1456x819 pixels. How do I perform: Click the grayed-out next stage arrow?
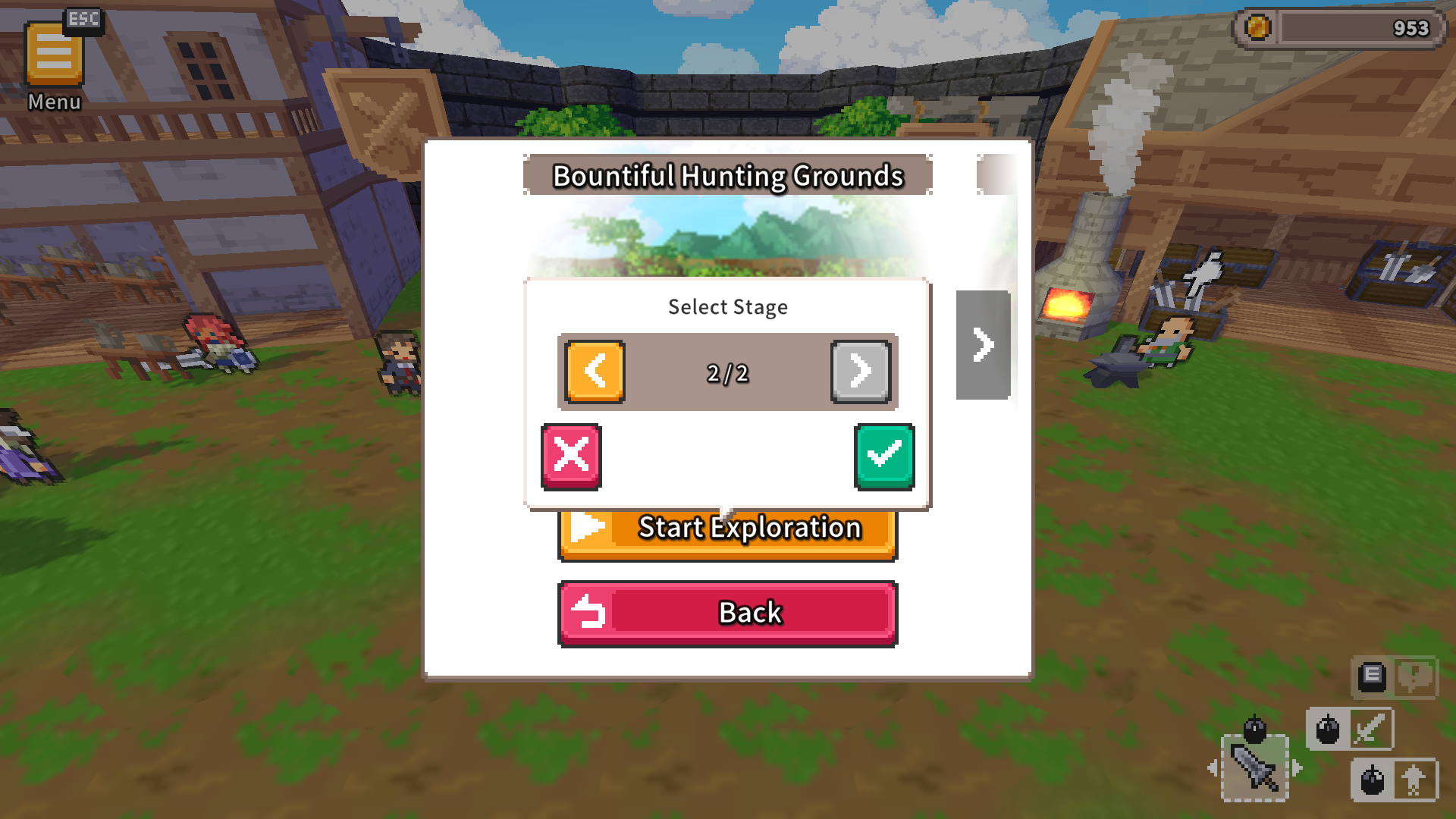(x=860, y=372)
